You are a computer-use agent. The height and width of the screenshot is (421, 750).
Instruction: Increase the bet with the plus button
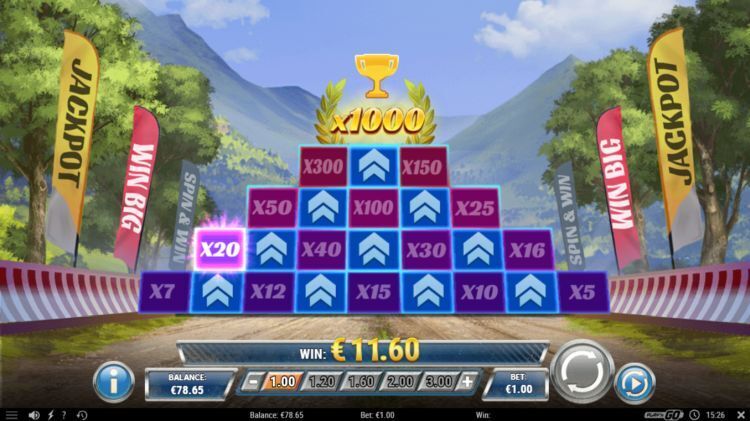coord(467,382)
